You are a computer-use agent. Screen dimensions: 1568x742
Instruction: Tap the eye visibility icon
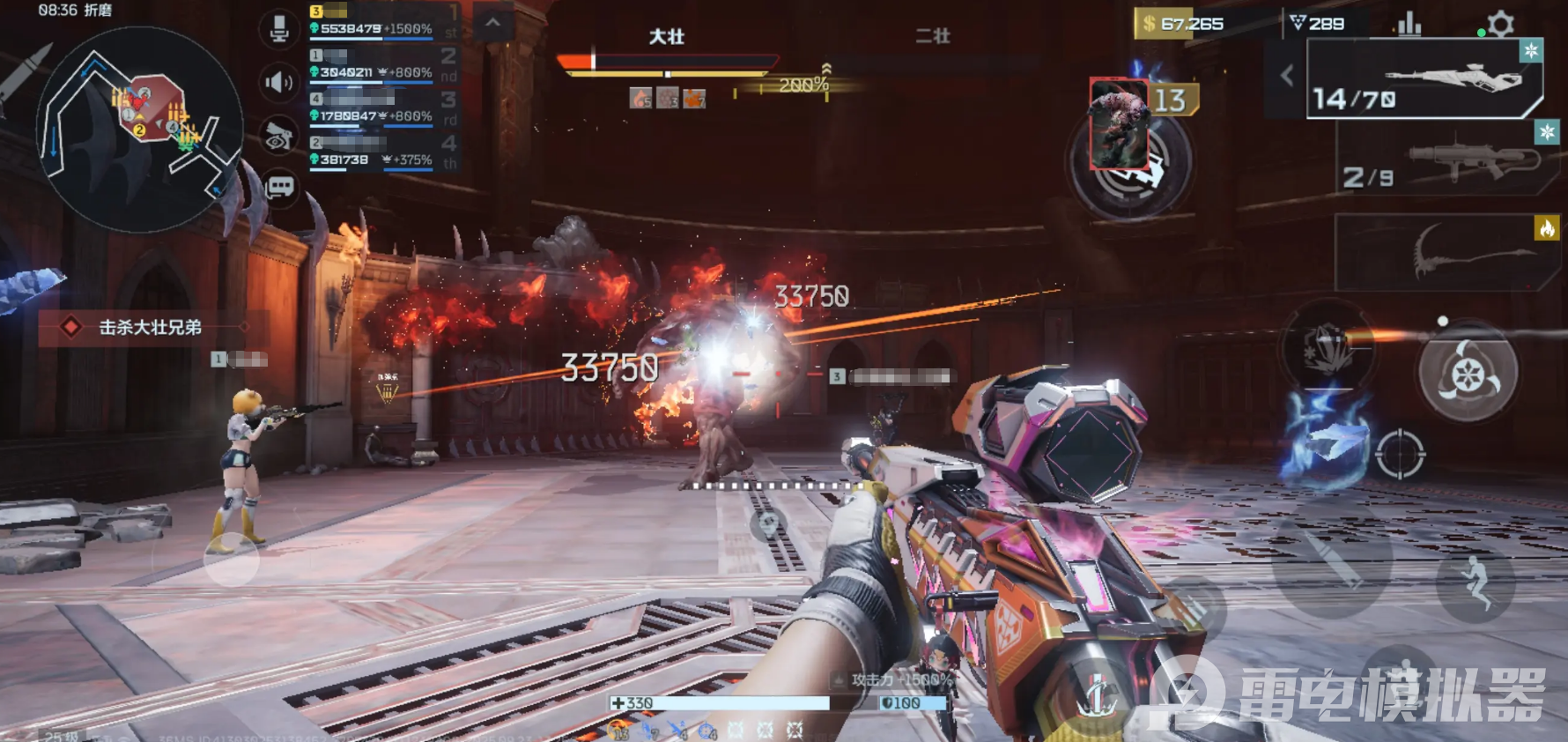pos(279,136)
